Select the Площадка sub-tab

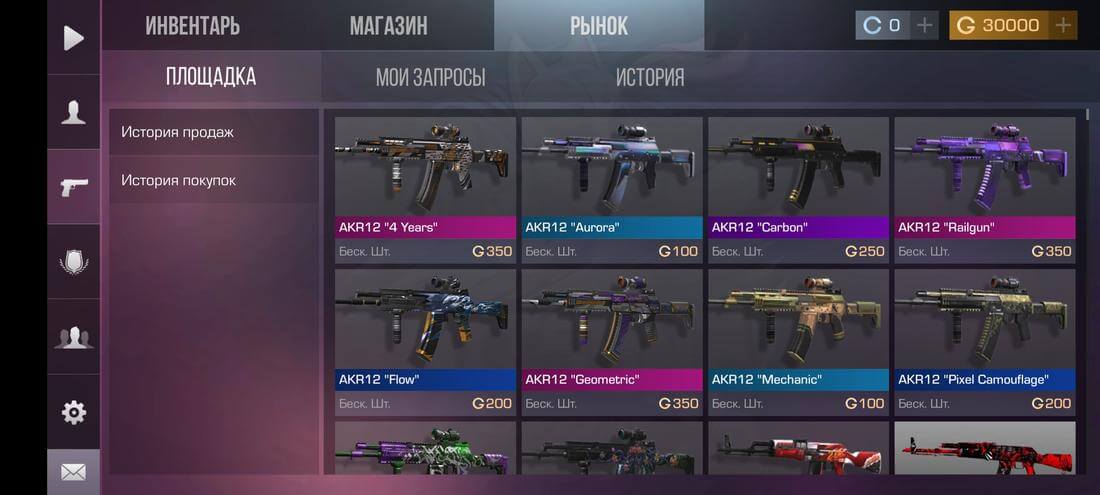point(211,77)
